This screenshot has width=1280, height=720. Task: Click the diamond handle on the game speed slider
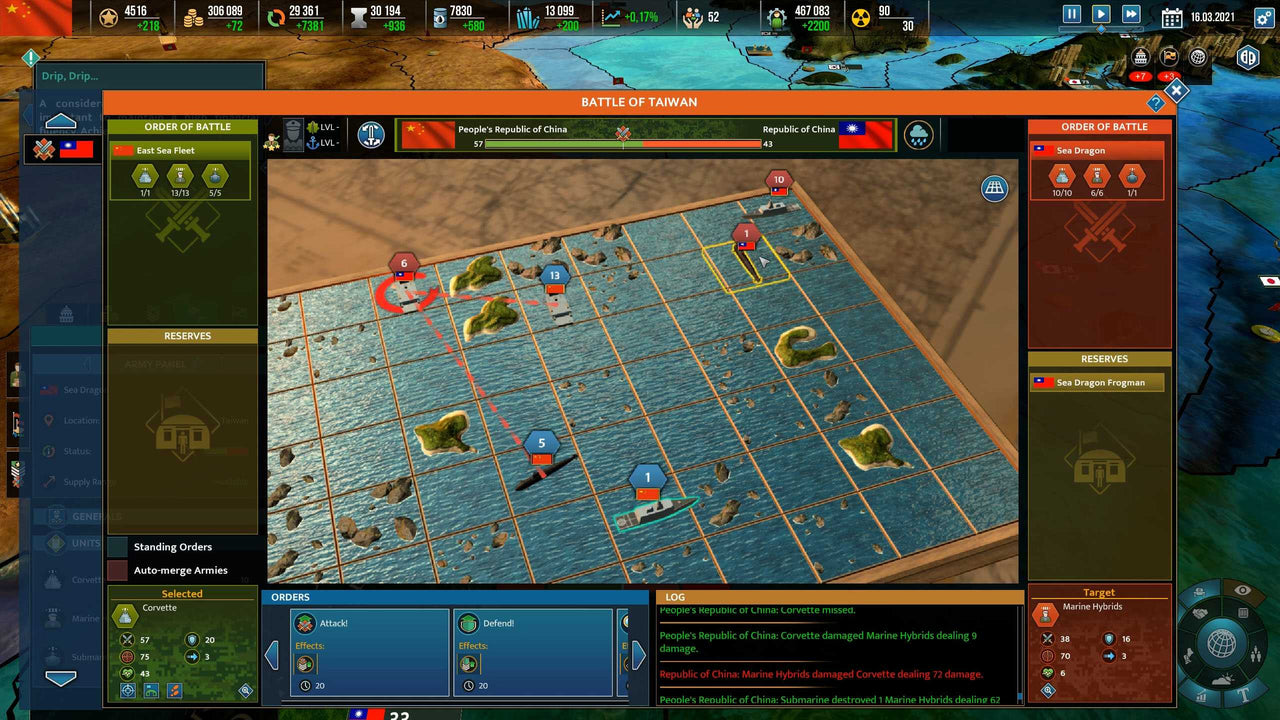[x=1101, y=29]
